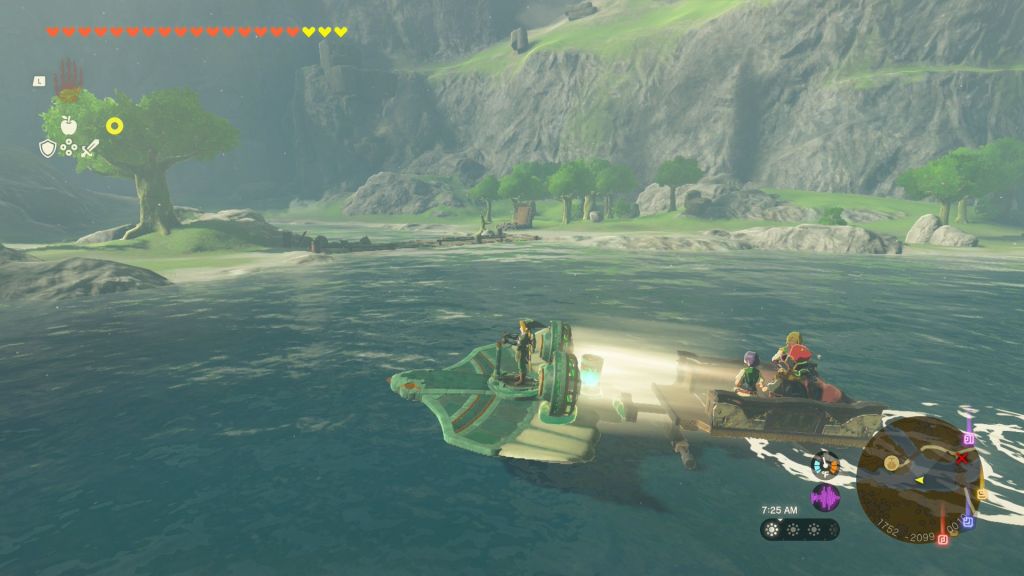
Task: Click the purple sound wave noise indicator
Action: click(x=825, y=497)
